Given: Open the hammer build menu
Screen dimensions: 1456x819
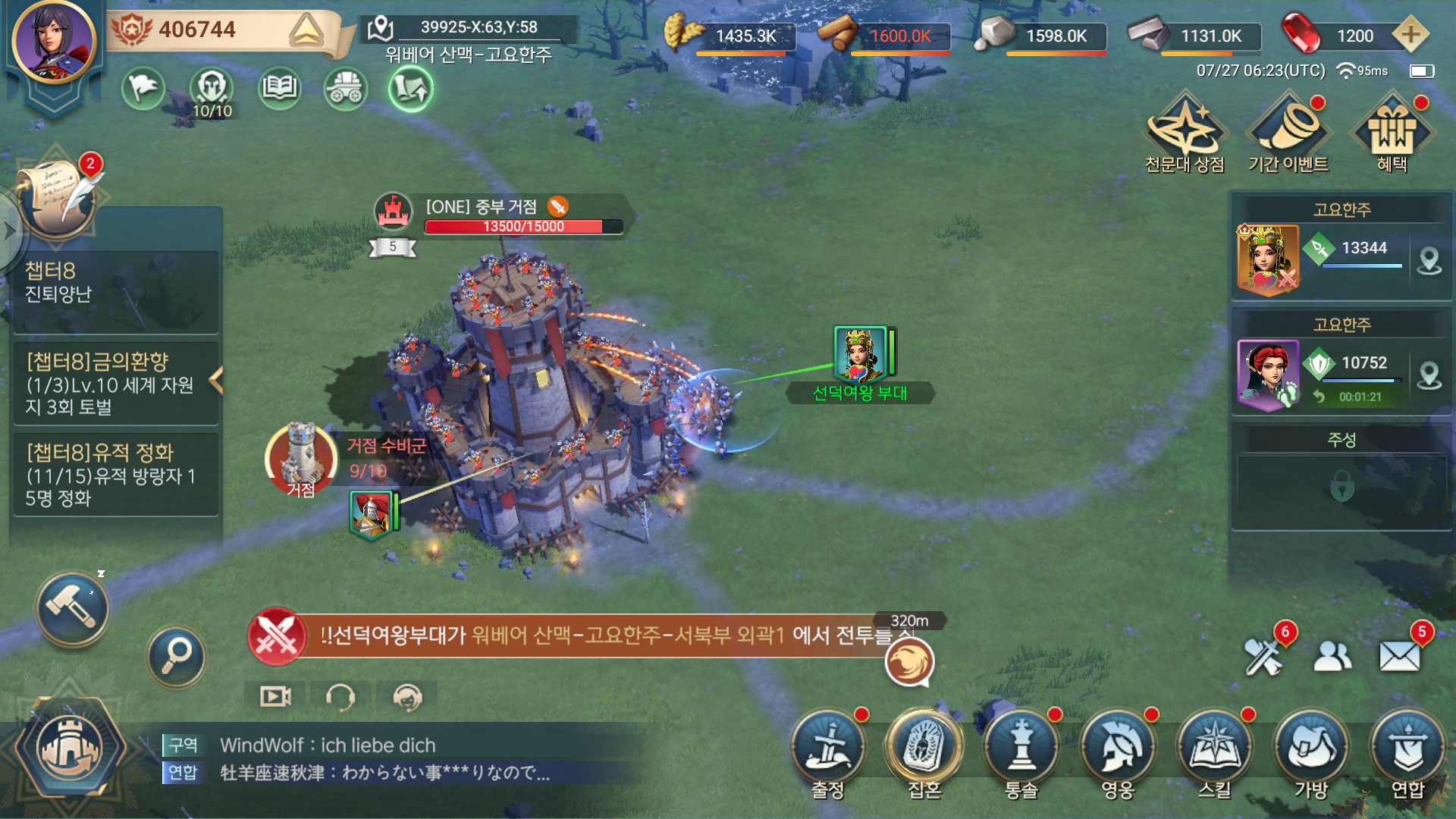Looking at the screenshot, I should tap(73, 608).
